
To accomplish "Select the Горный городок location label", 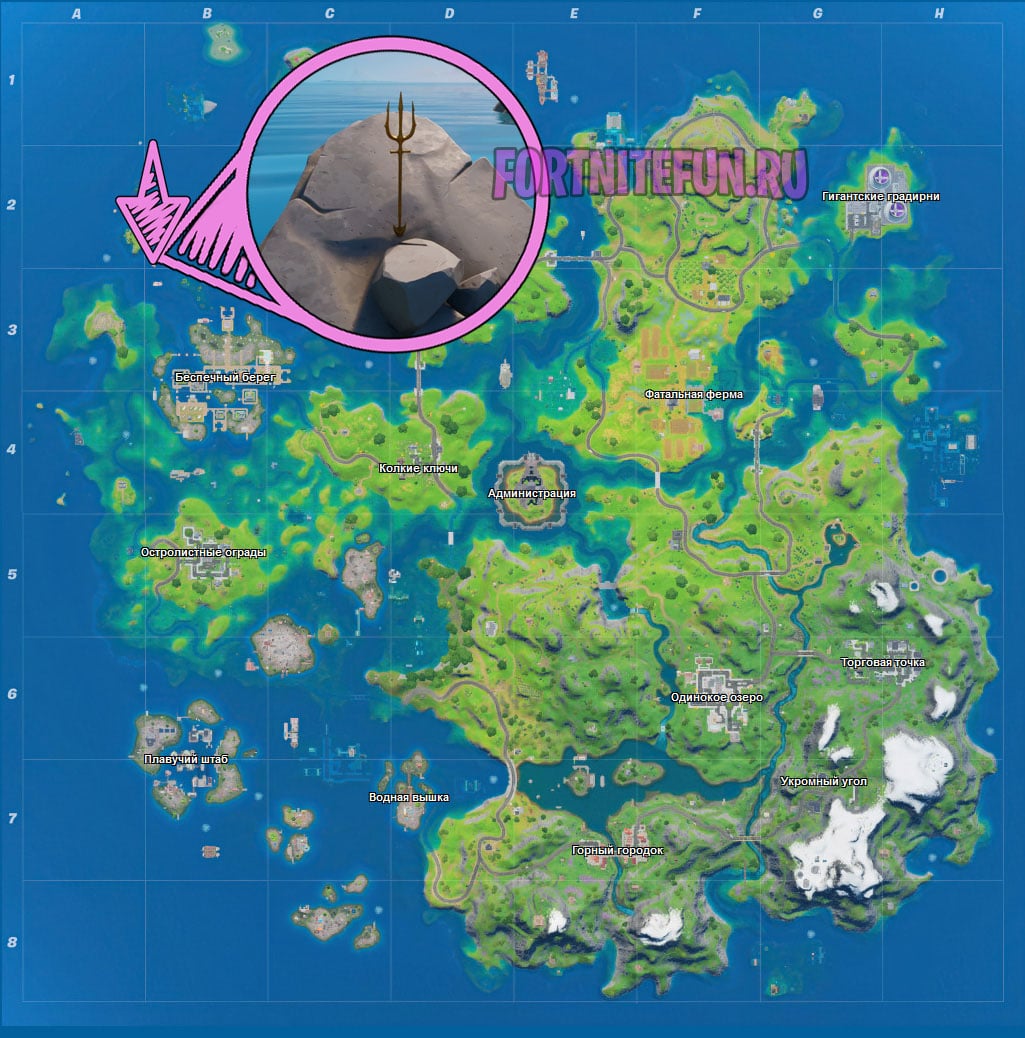I will click(x=617, y=850).
